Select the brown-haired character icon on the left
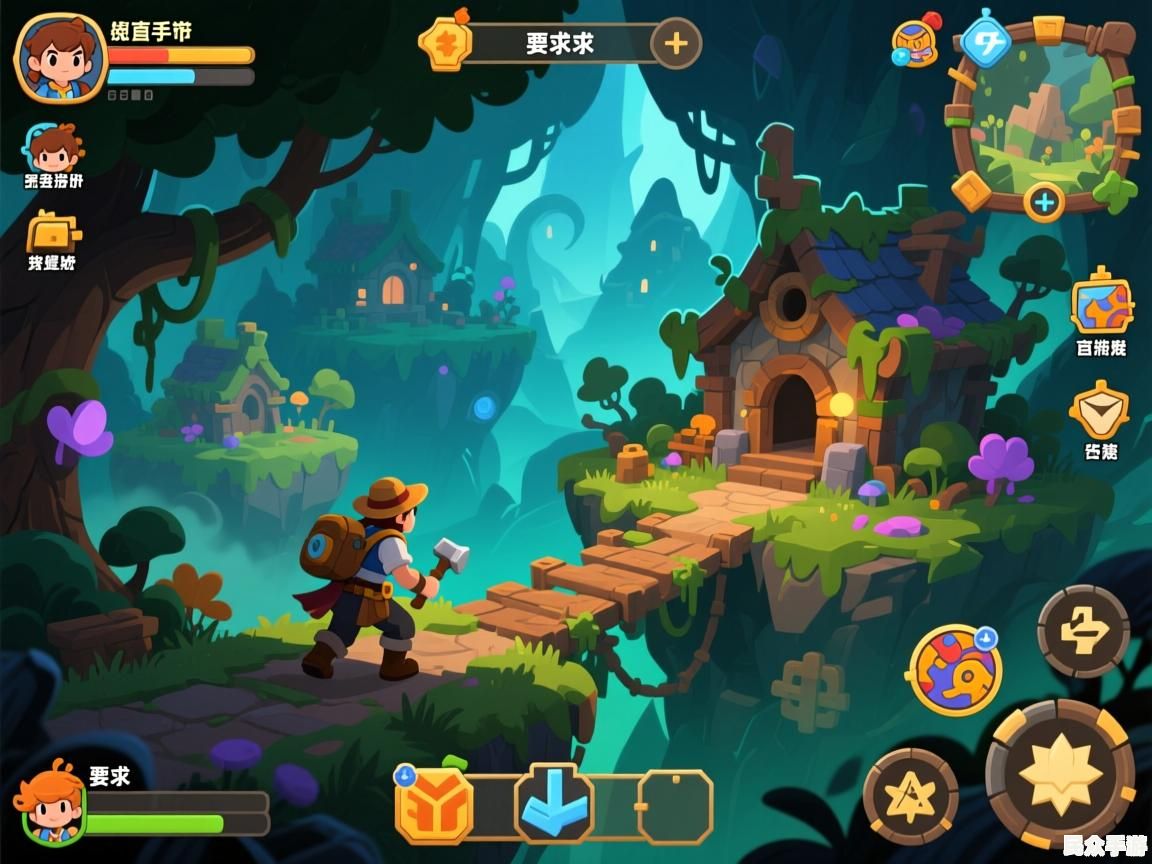The image size is (1152, 864). [x=54, y=150]
